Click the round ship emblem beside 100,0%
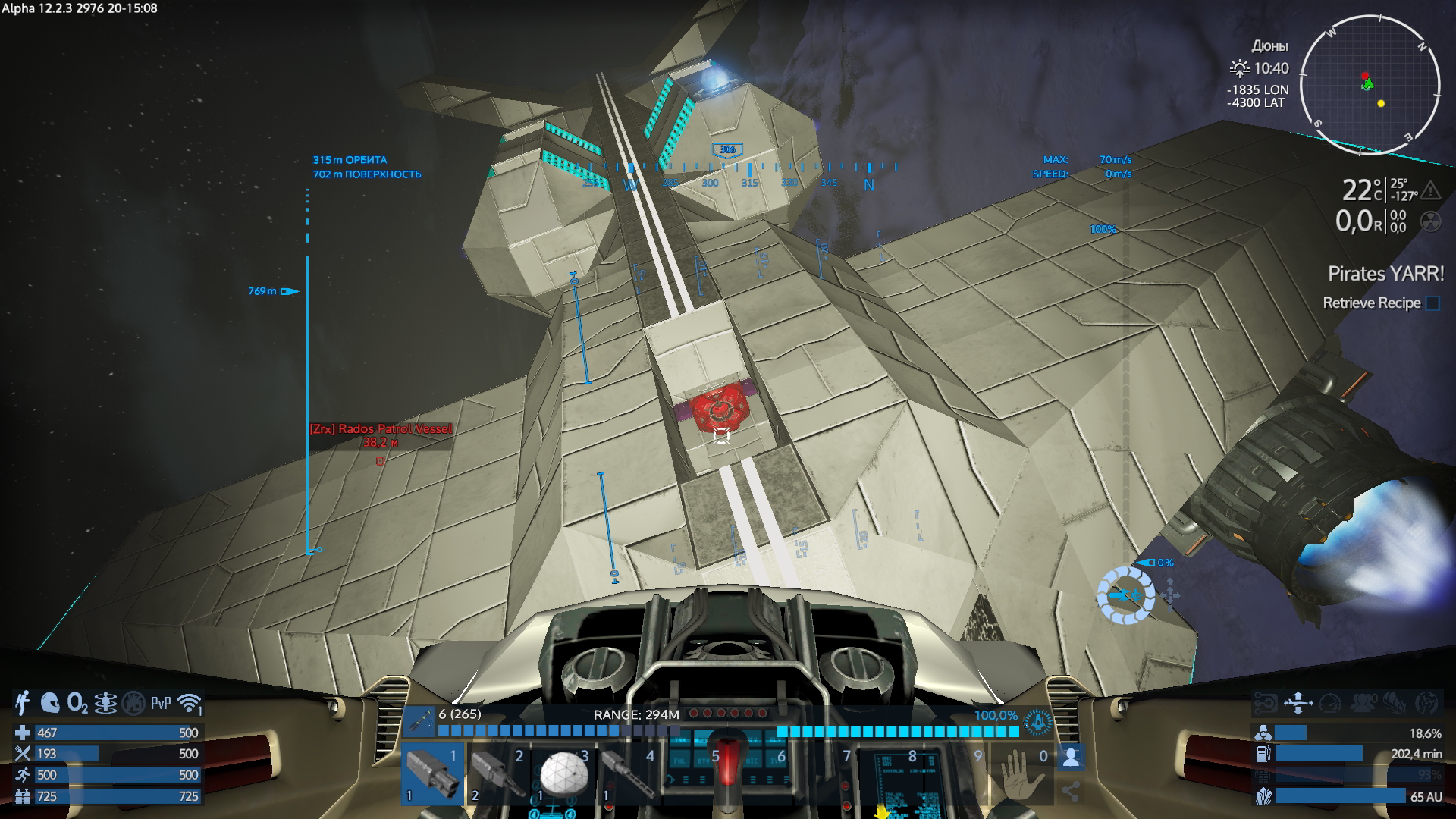 [1037, 723]
